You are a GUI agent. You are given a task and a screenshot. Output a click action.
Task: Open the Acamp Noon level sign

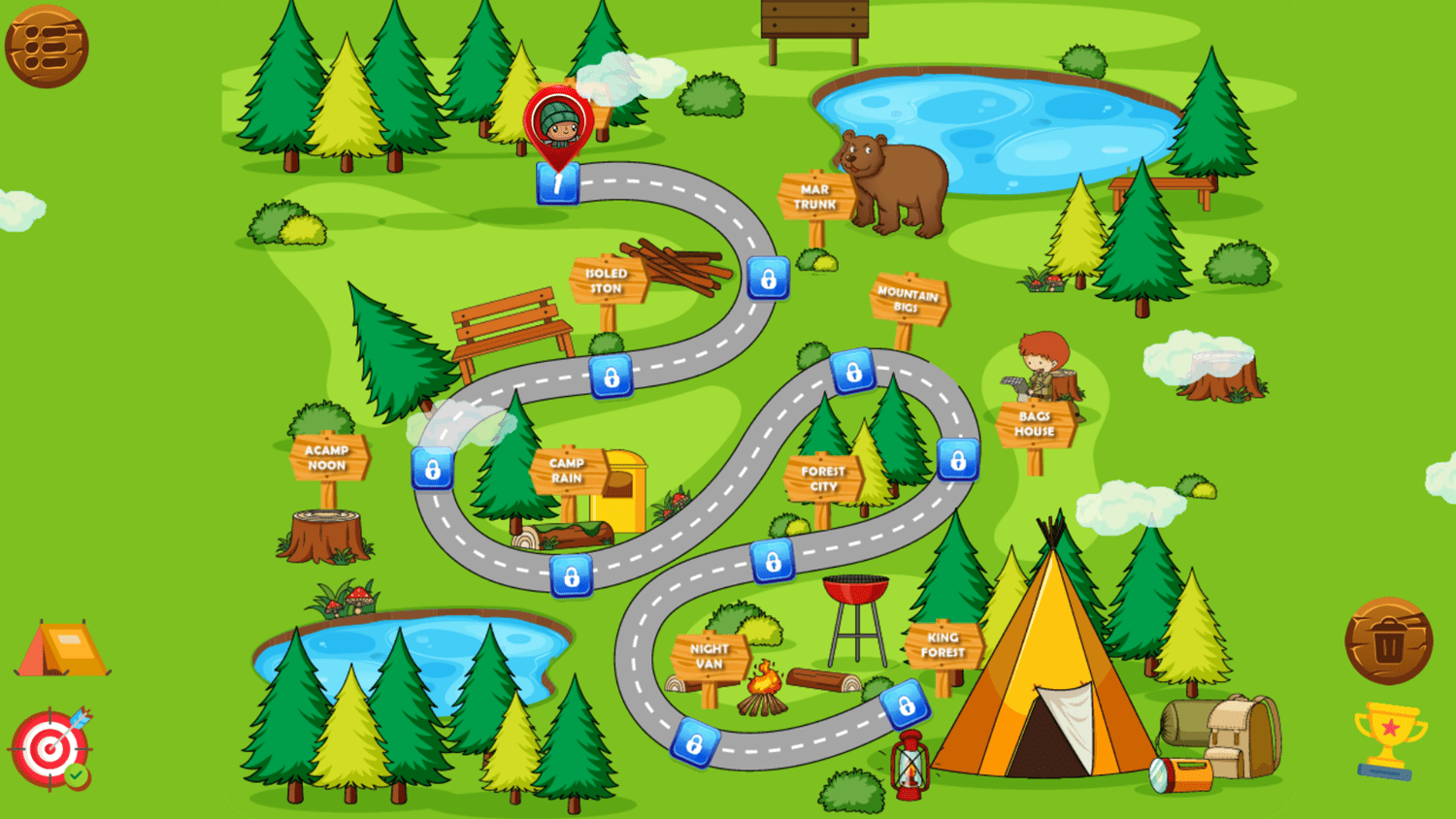point(328,458)
